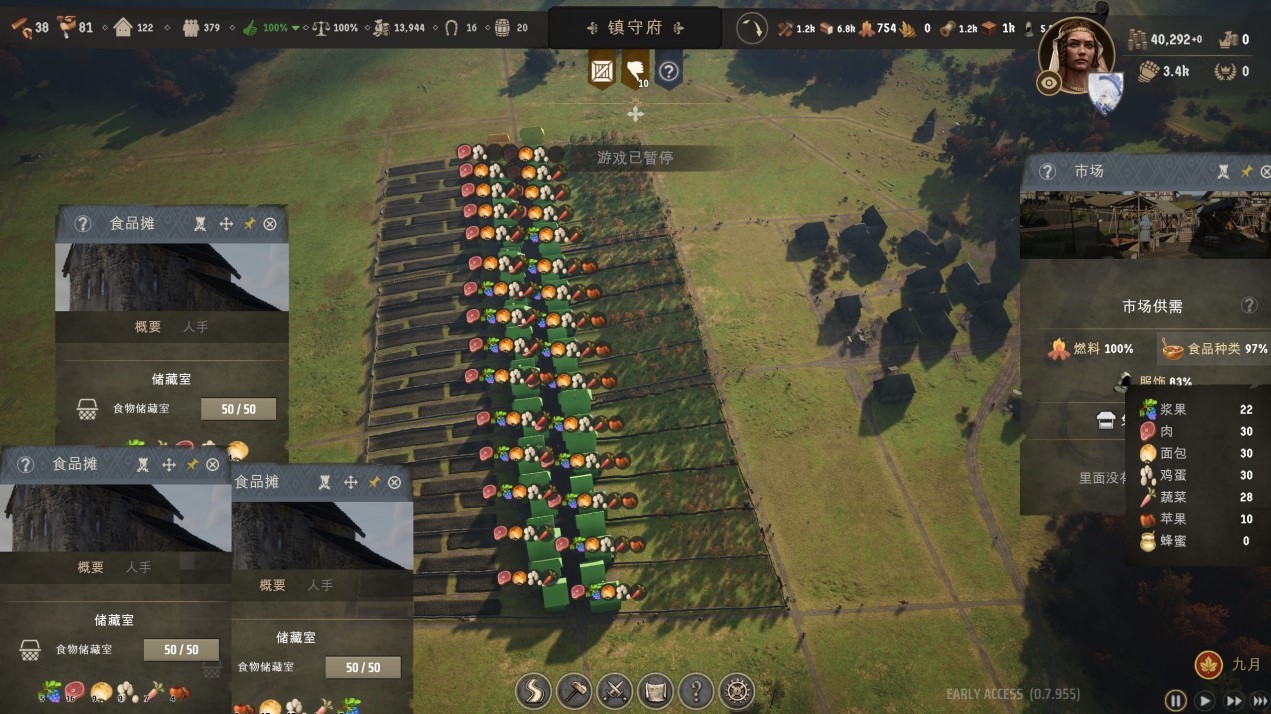The height and width of the screenshot is (714, 1271).
Task: Select the 食品种类 food variety entry
Action: click(x=1215, y=349)
